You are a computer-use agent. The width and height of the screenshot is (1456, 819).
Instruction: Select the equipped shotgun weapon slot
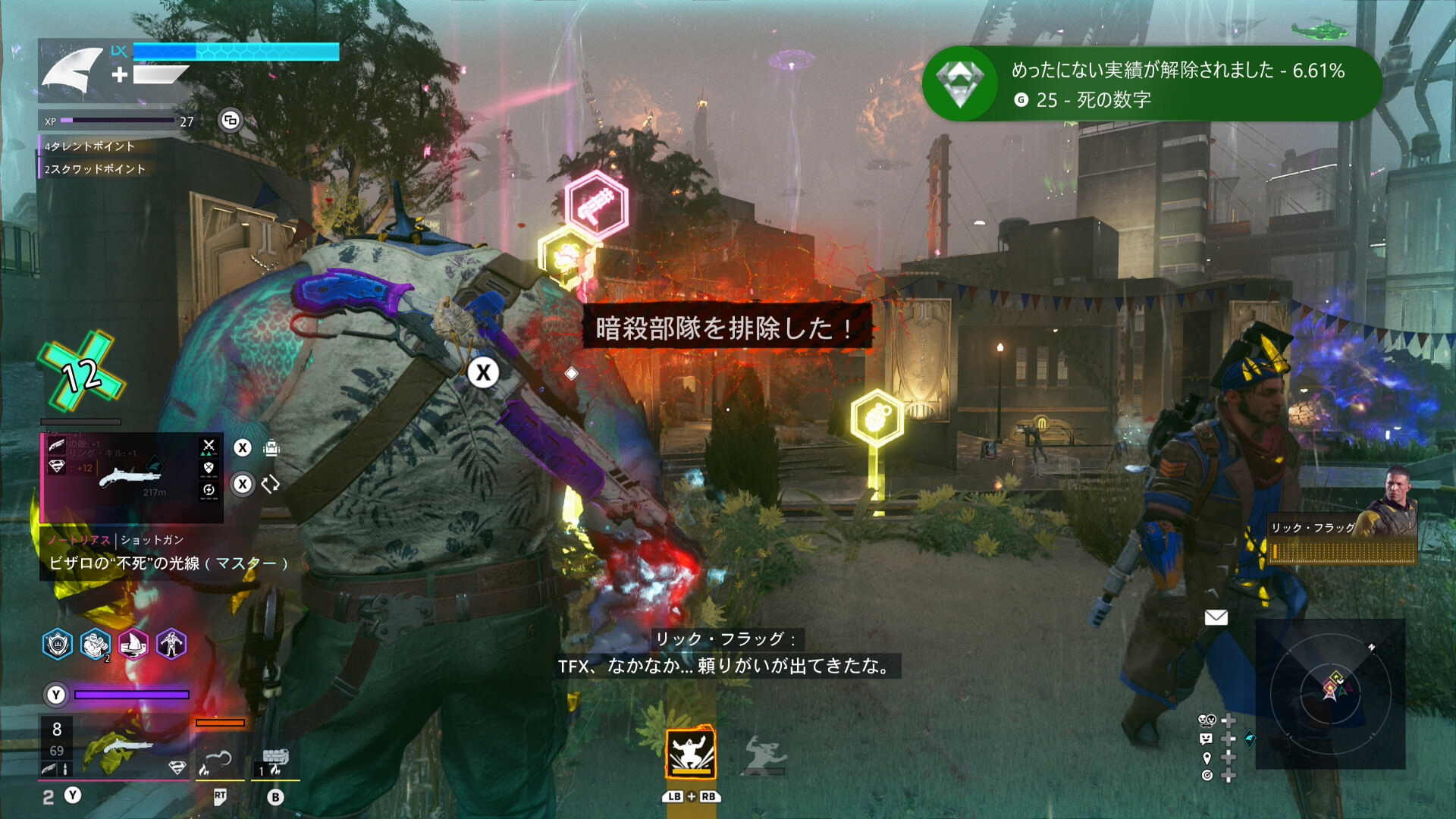pyautogui.click(x=114, y=748)
